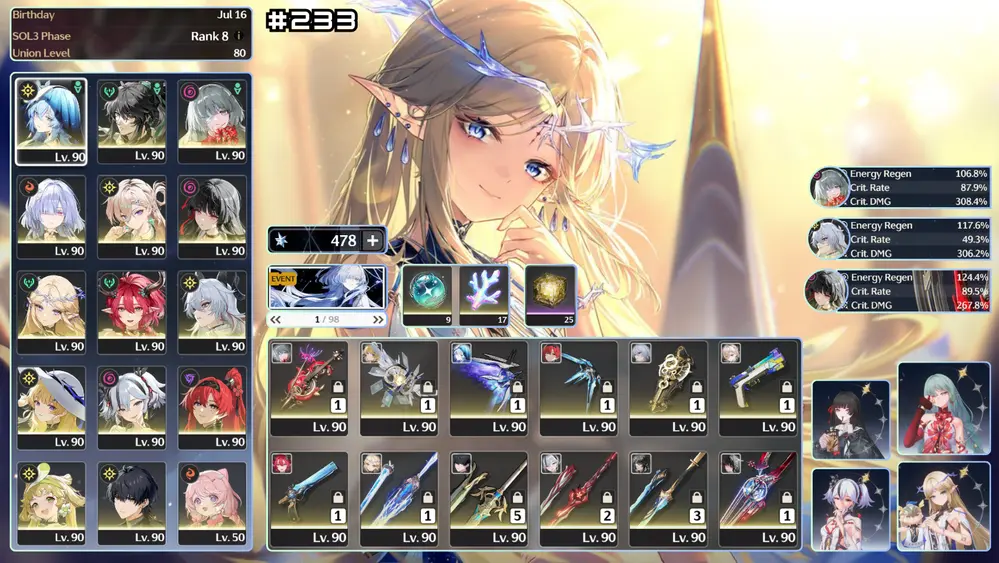Select the golden cube item with count 25
Viewport: 999px width, 563px height.
pos(550,294)
